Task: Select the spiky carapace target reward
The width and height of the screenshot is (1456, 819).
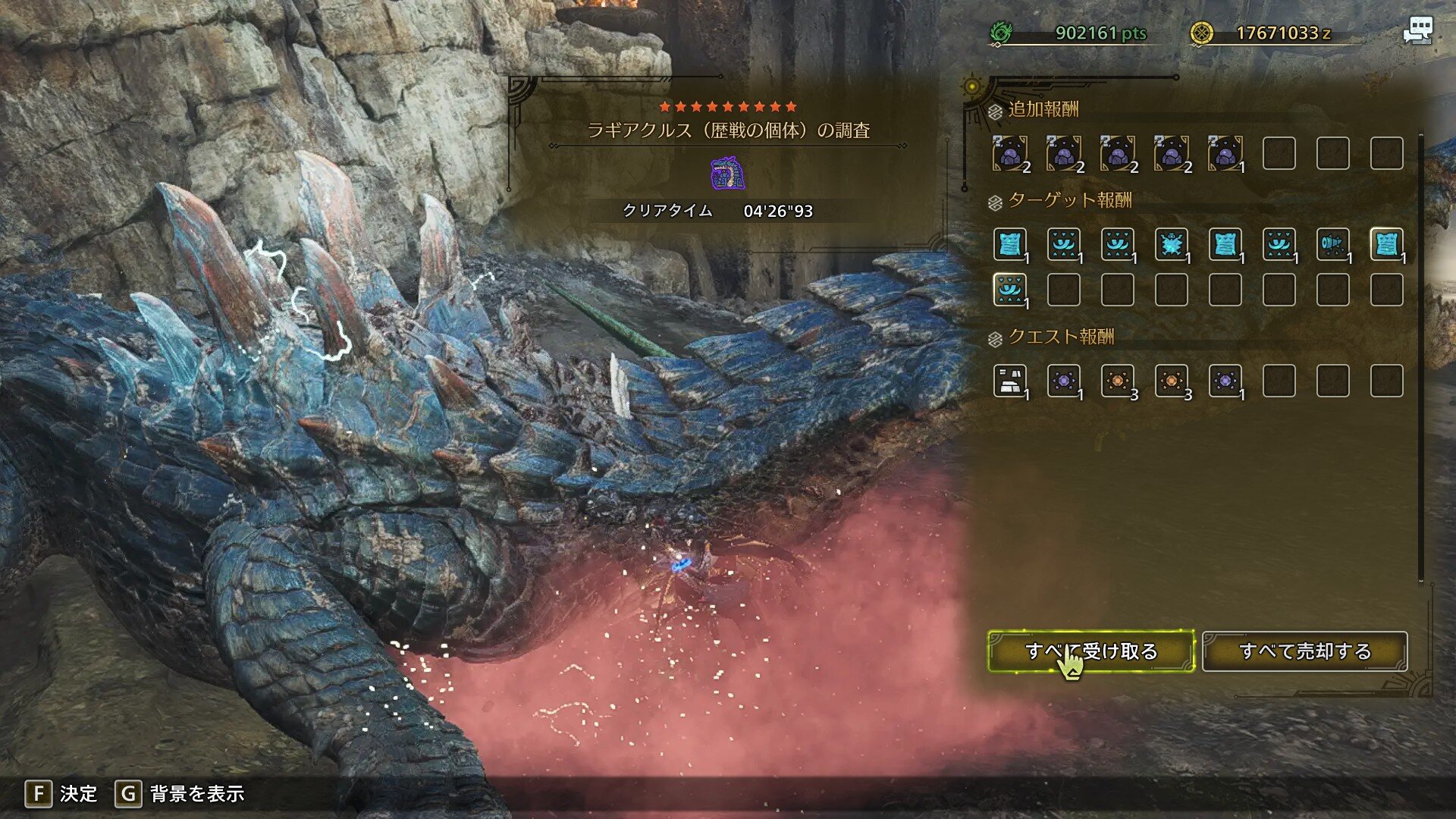Action: pyautogui.click(x=1171, y=244)
